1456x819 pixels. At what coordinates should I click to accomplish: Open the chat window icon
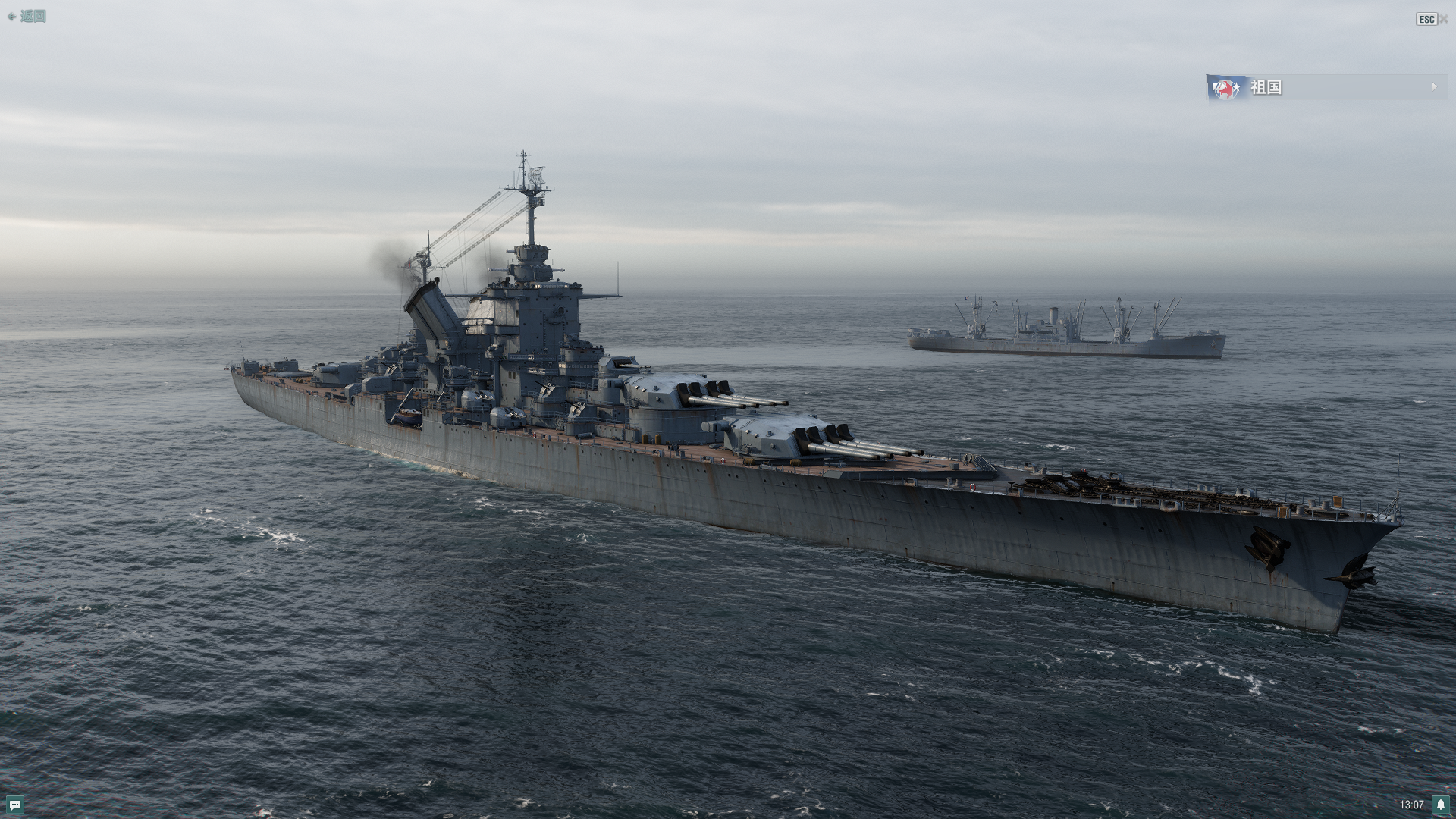(15, 805)
